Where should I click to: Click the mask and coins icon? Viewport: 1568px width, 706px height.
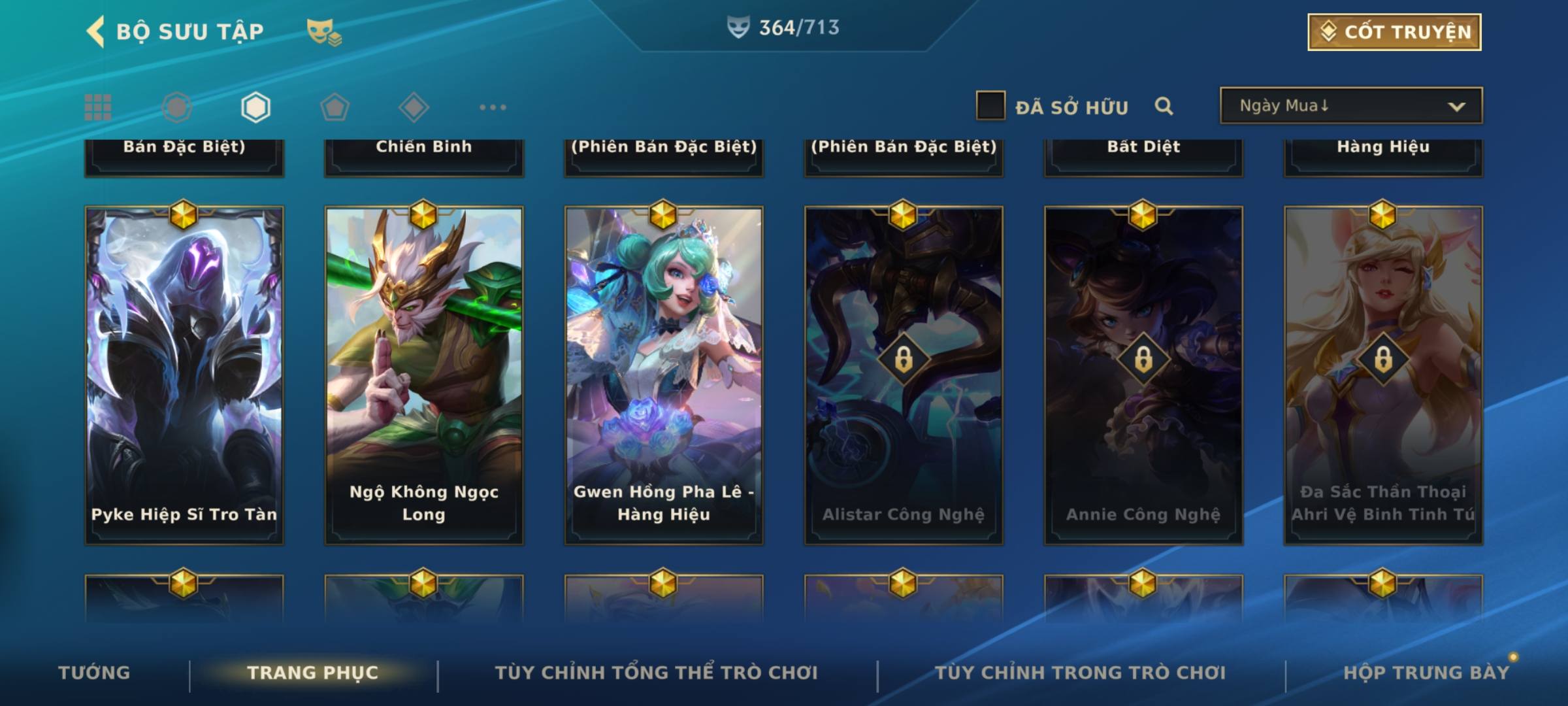(324, 32)
